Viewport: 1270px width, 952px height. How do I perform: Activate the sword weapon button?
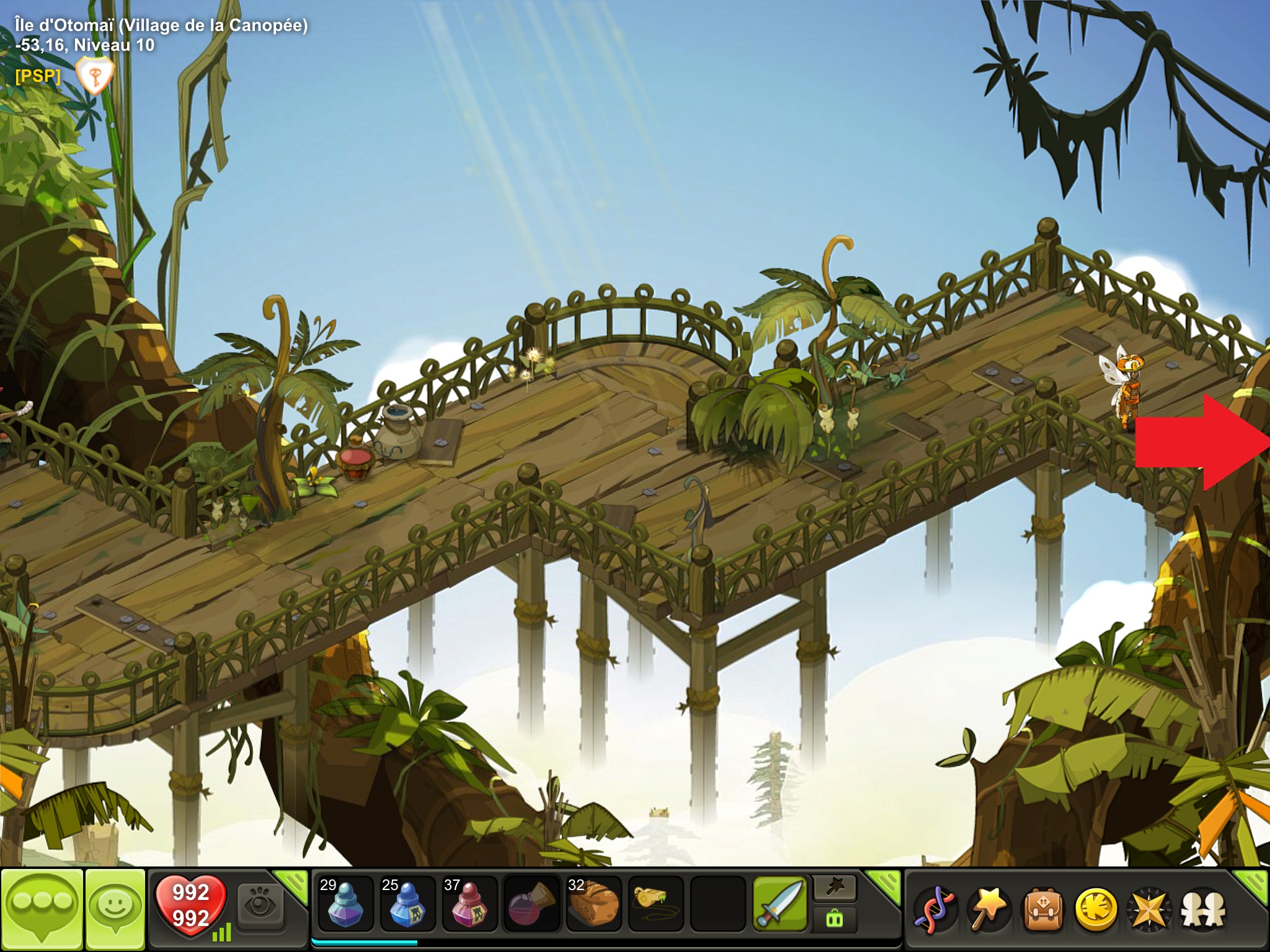click(x=780, y=904)
